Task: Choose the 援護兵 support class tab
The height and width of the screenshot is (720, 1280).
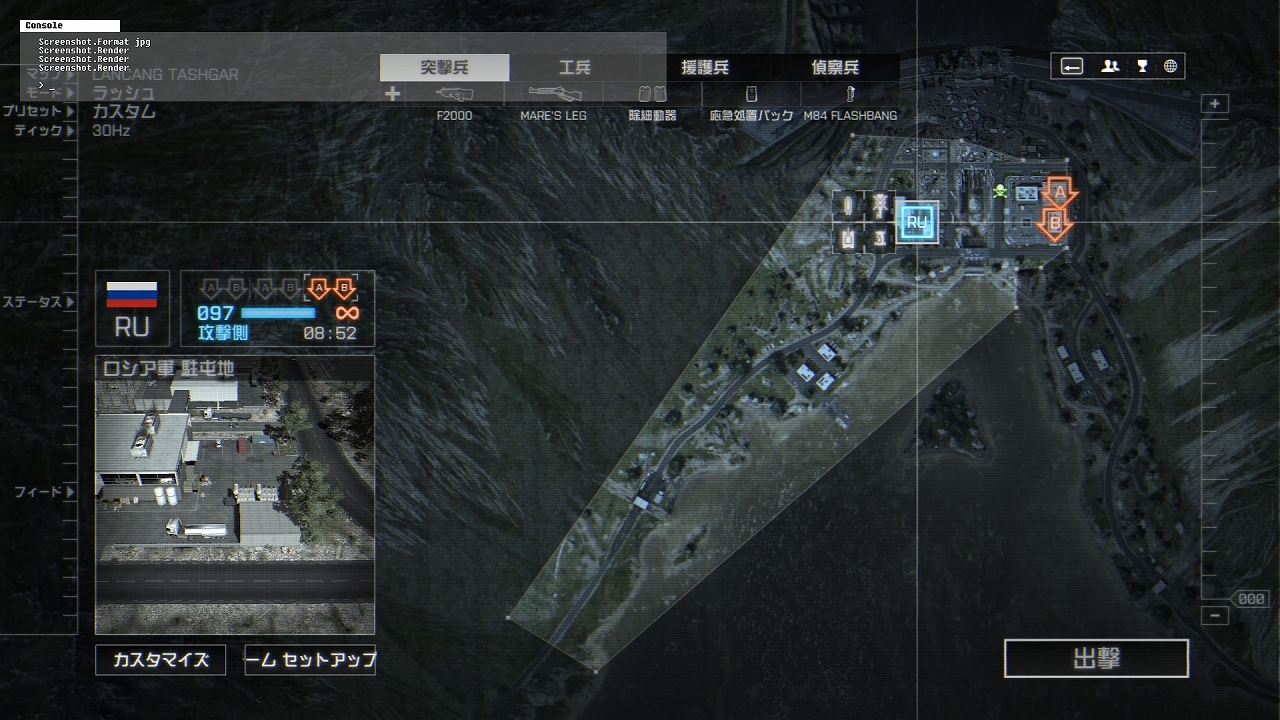Action: (x=704, y=68)
